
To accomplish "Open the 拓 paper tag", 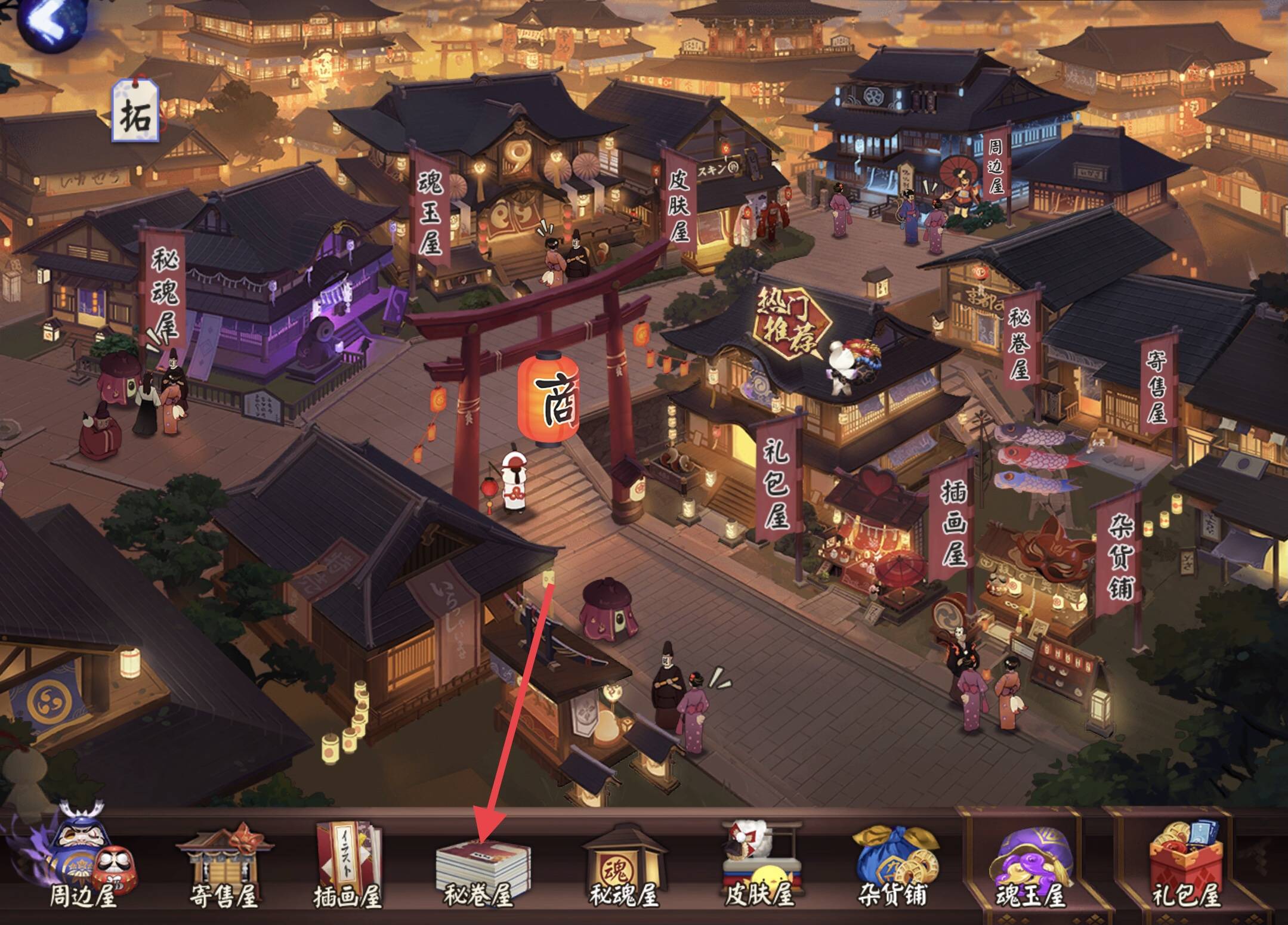I will pos(136,113).
